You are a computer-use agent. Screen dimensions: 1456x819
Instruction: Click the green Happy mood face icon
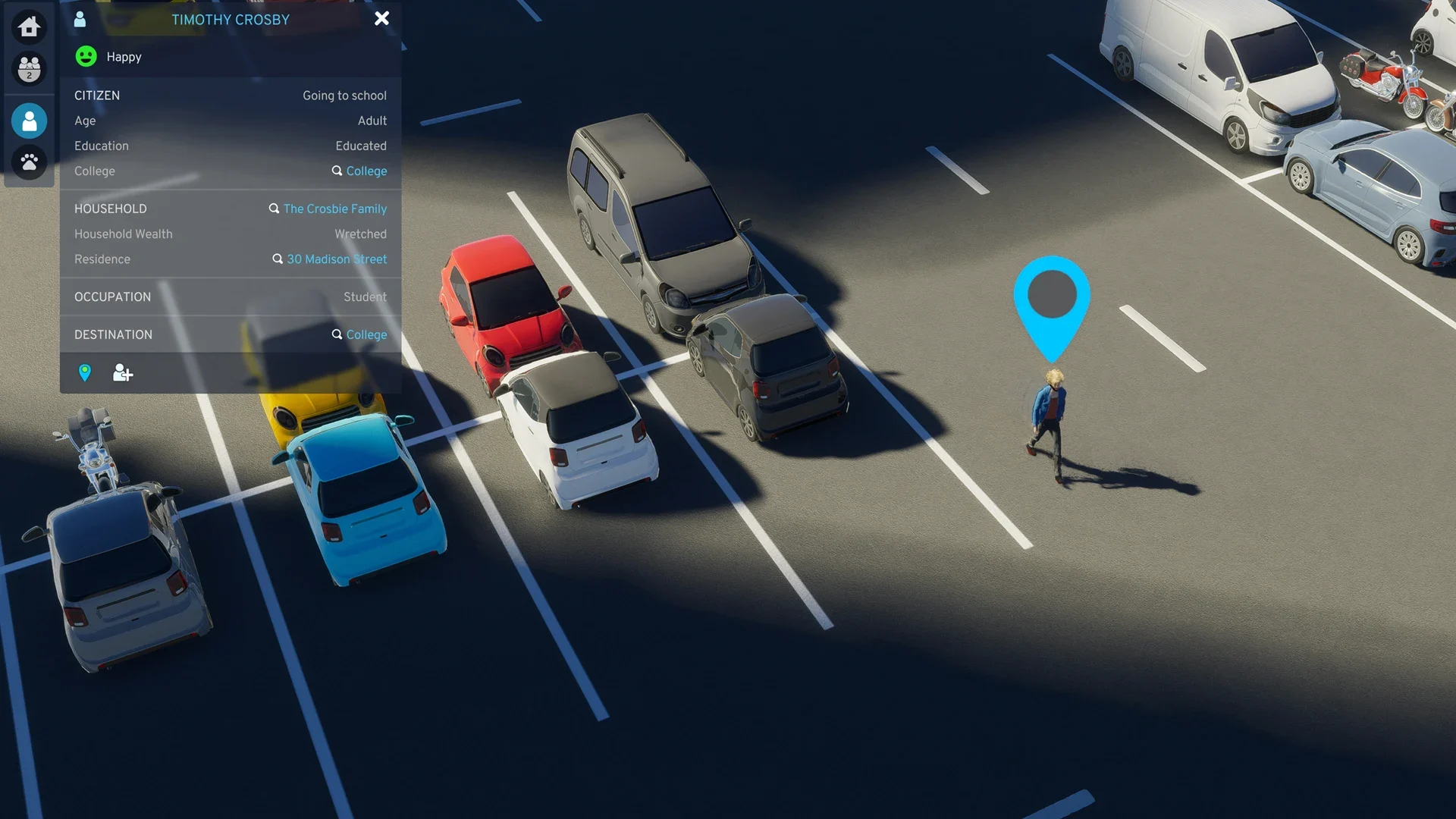86,56
